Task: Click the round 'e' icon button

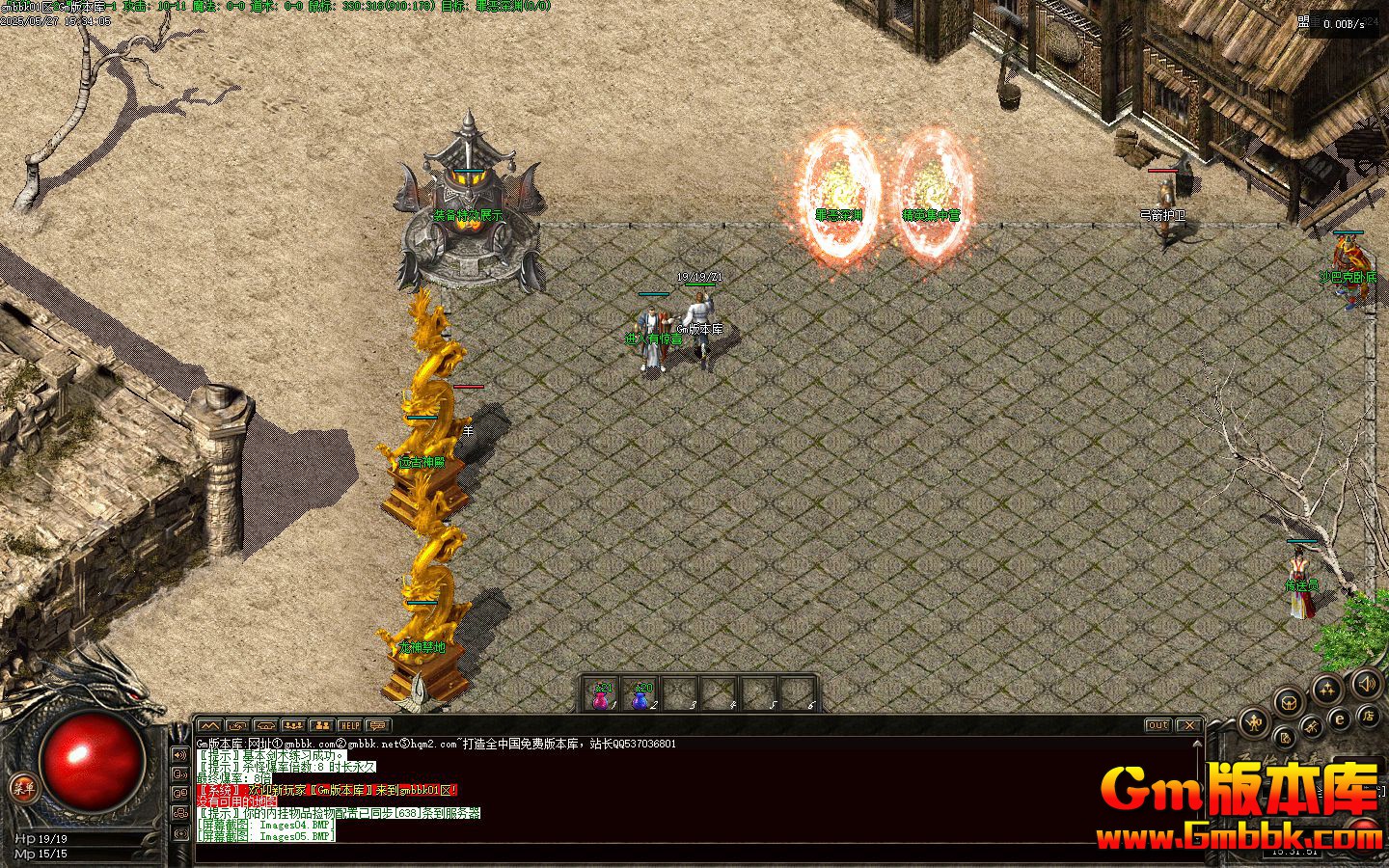Action: click(x=1340, y=719)
